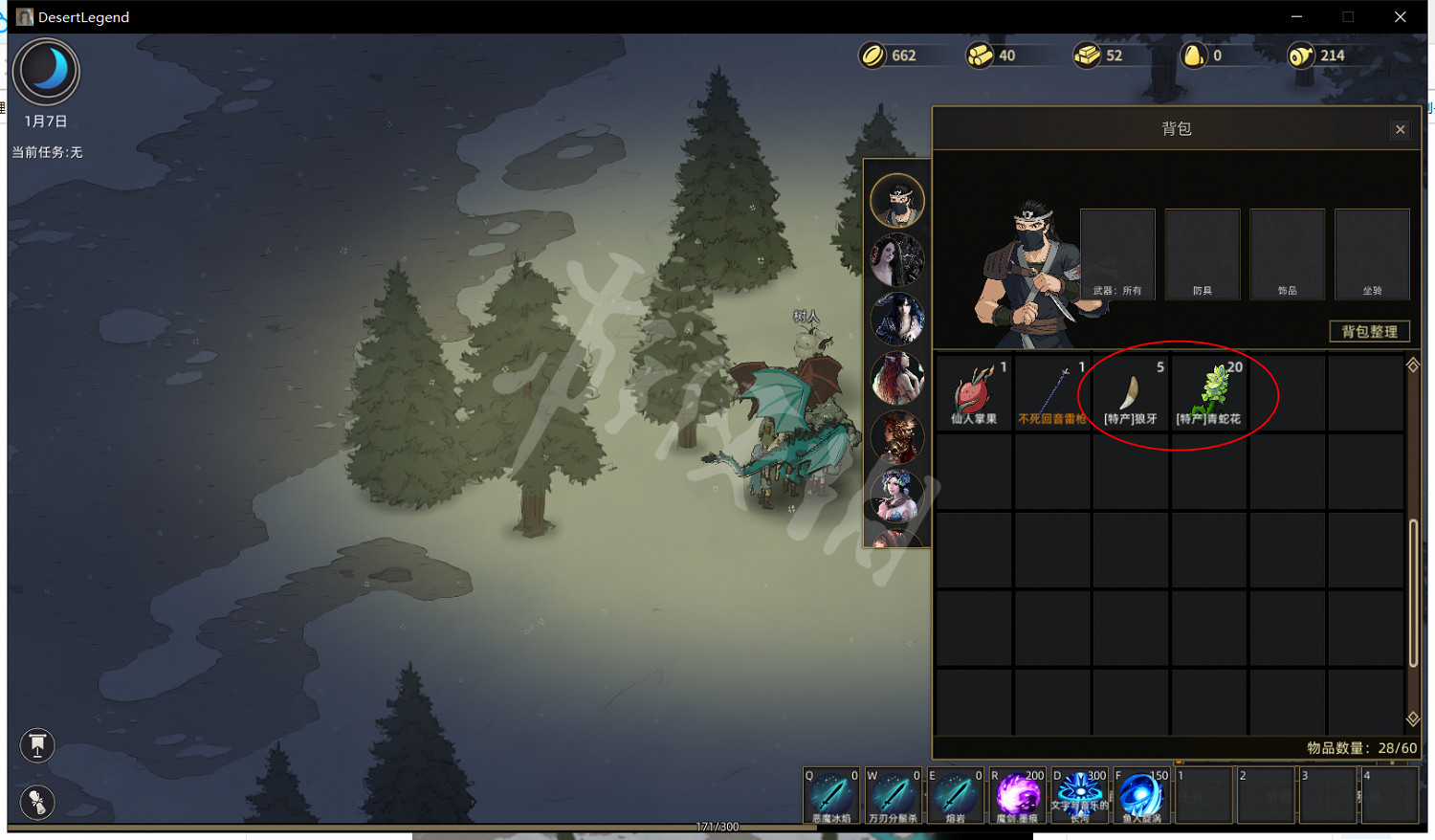Select the masked ninja party portrait
Viewport: 1435px width, 840px height.
897,201
